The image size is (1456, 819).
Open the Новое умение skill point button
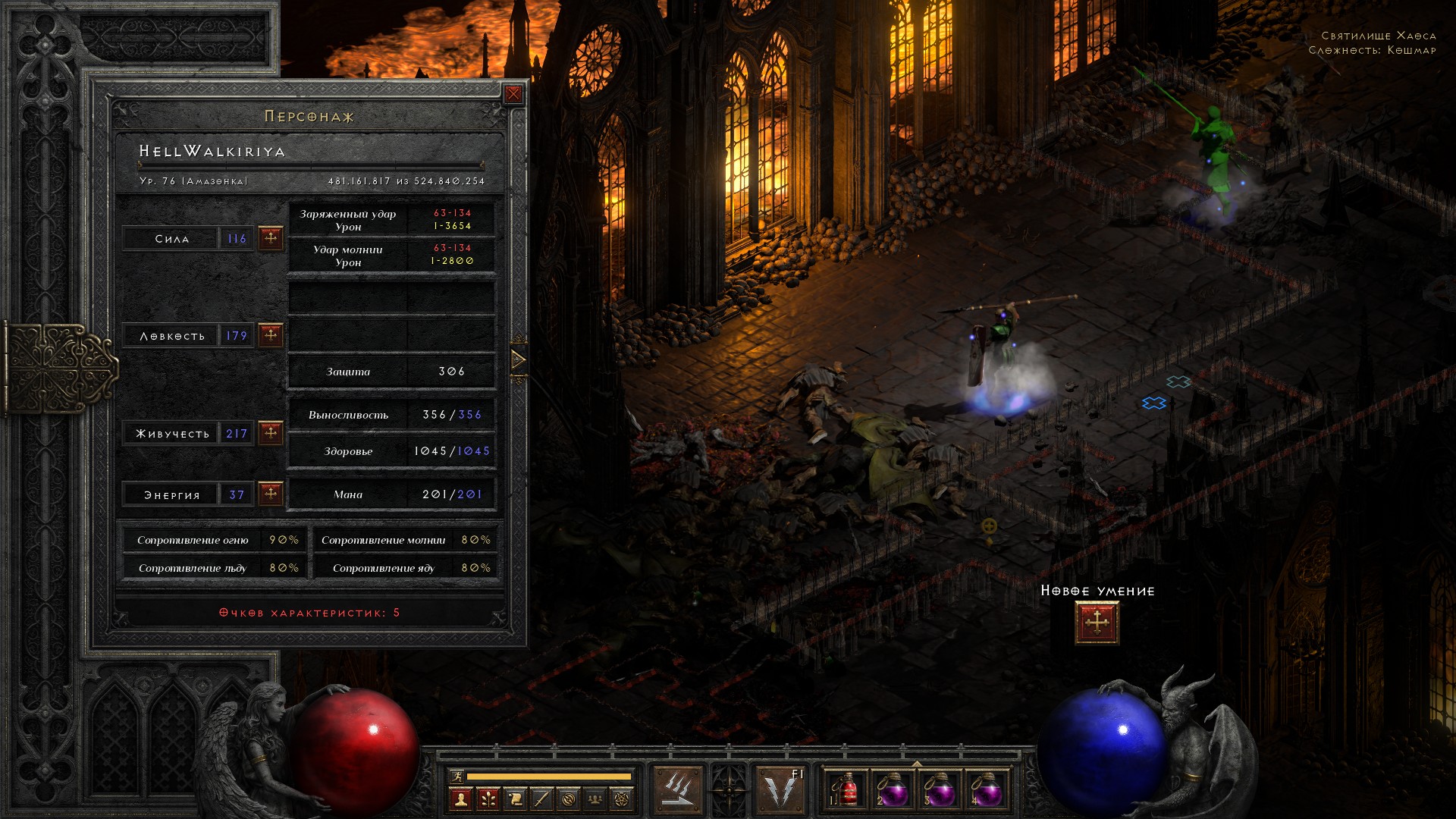click(x=1097, y=623)
